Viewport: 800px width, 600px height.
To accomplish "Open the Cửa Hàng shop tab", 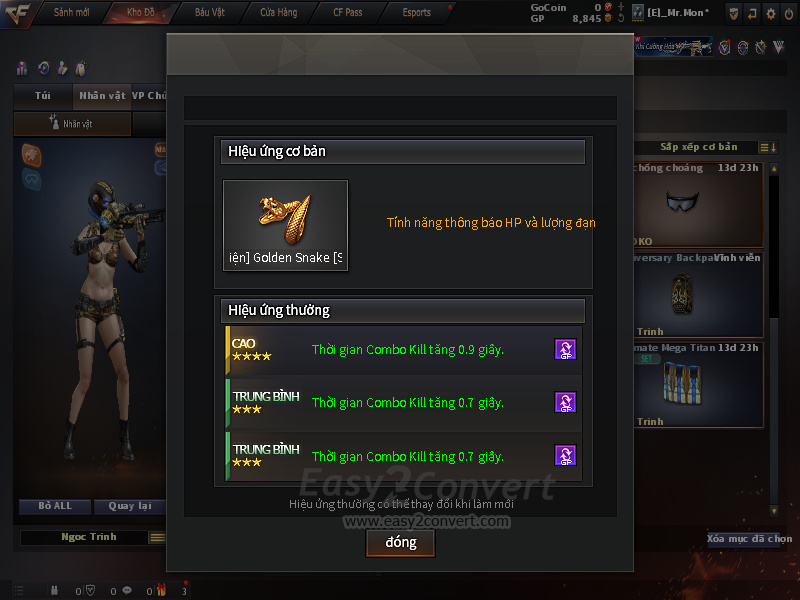I will [278, 12].
